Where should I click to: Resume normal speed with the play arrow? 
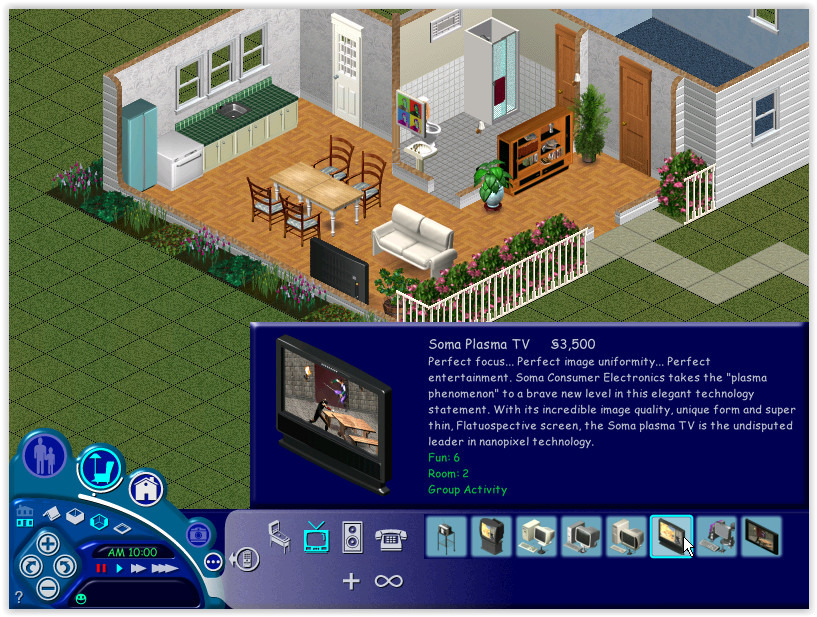(x=119, y=569)
